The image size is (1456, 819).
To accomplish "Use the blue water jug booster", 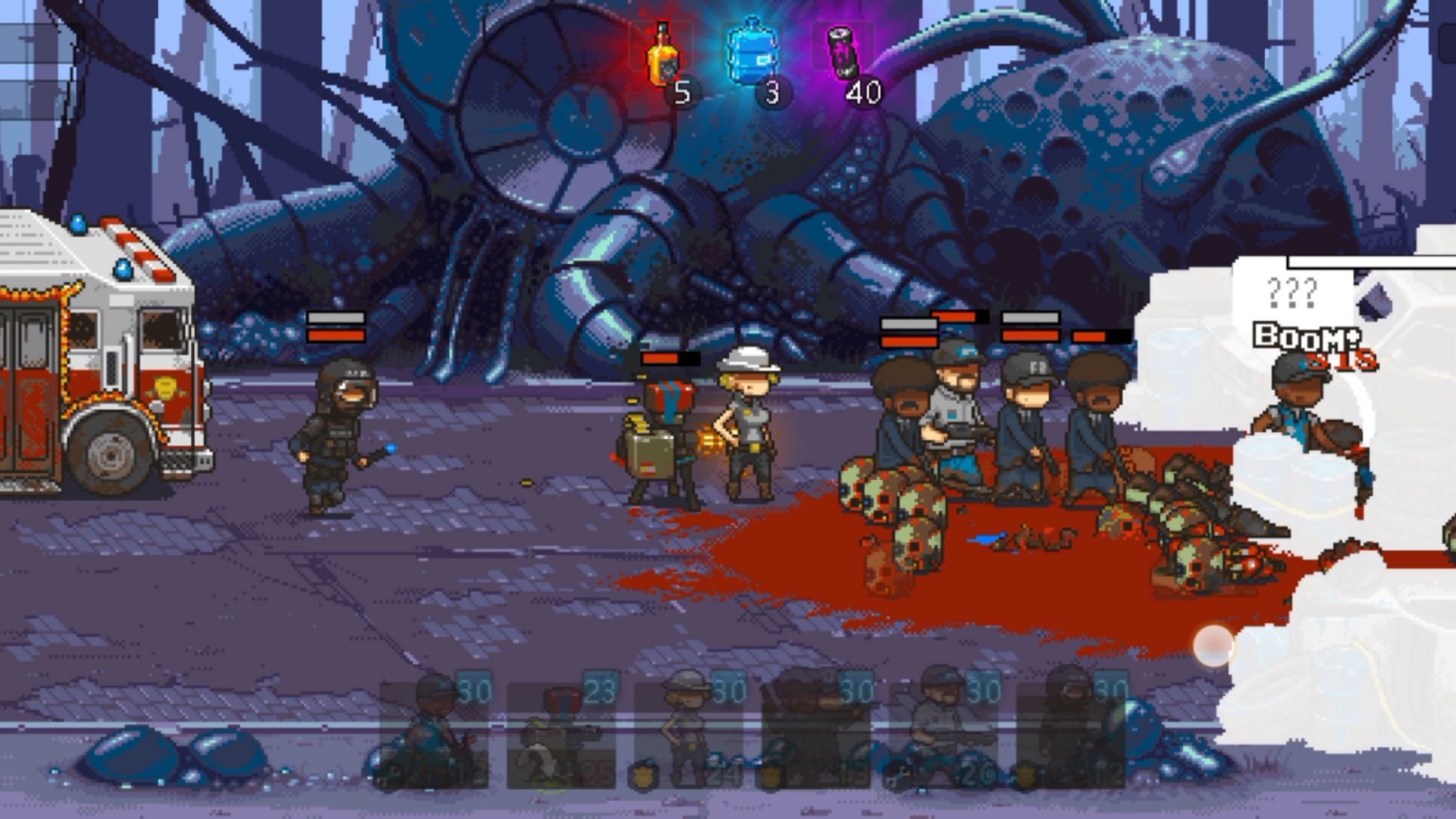I will coord(752,53).
